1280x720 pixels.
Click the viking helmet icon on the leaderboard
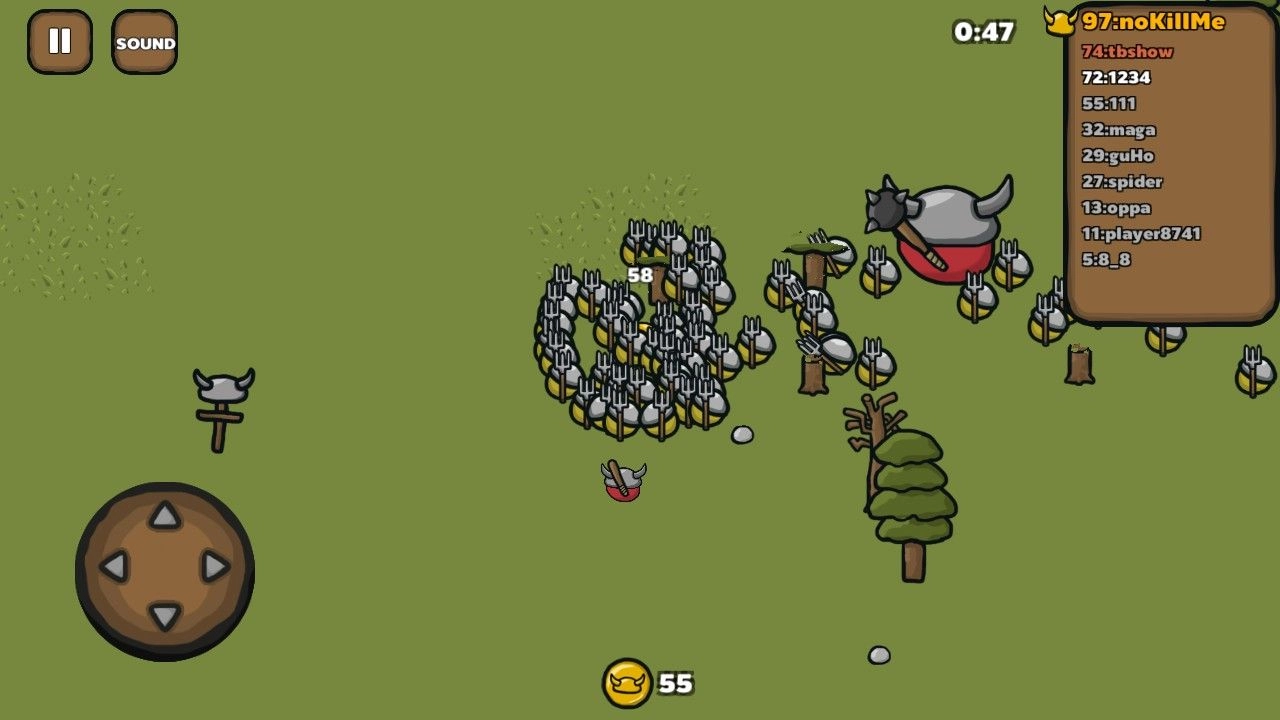[x=1062, y=21]
